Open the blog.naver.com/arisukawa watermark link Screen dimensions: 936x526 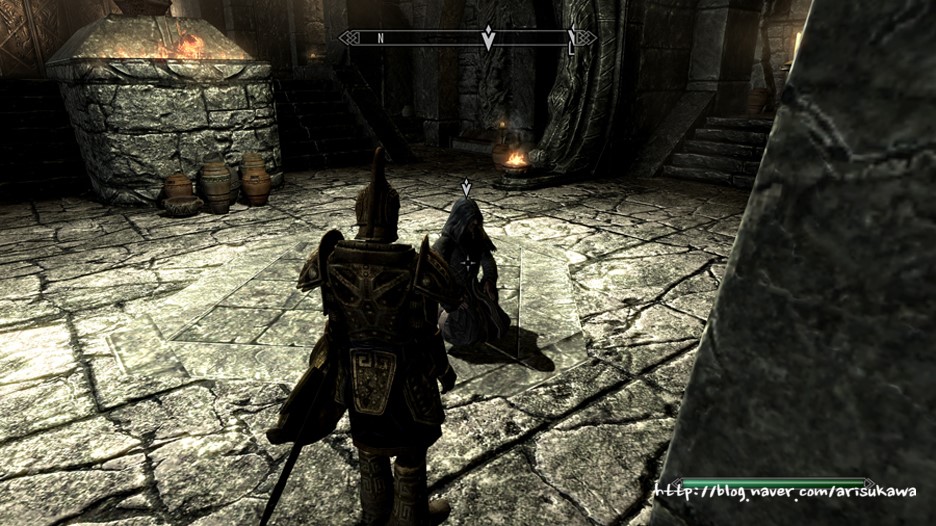point(785,492)
